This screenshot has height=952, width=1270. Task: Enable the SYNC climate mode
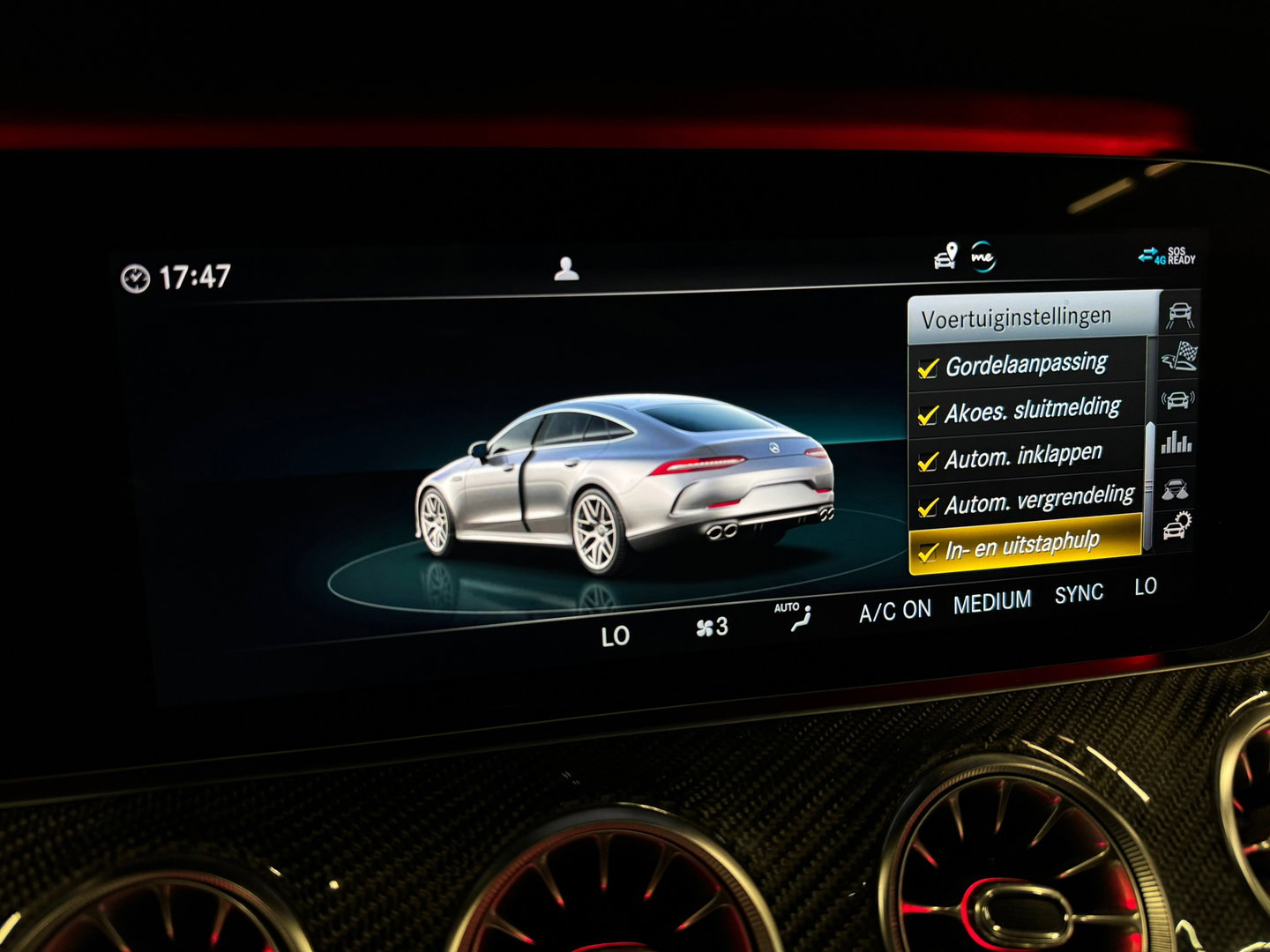pos(1081,594)
